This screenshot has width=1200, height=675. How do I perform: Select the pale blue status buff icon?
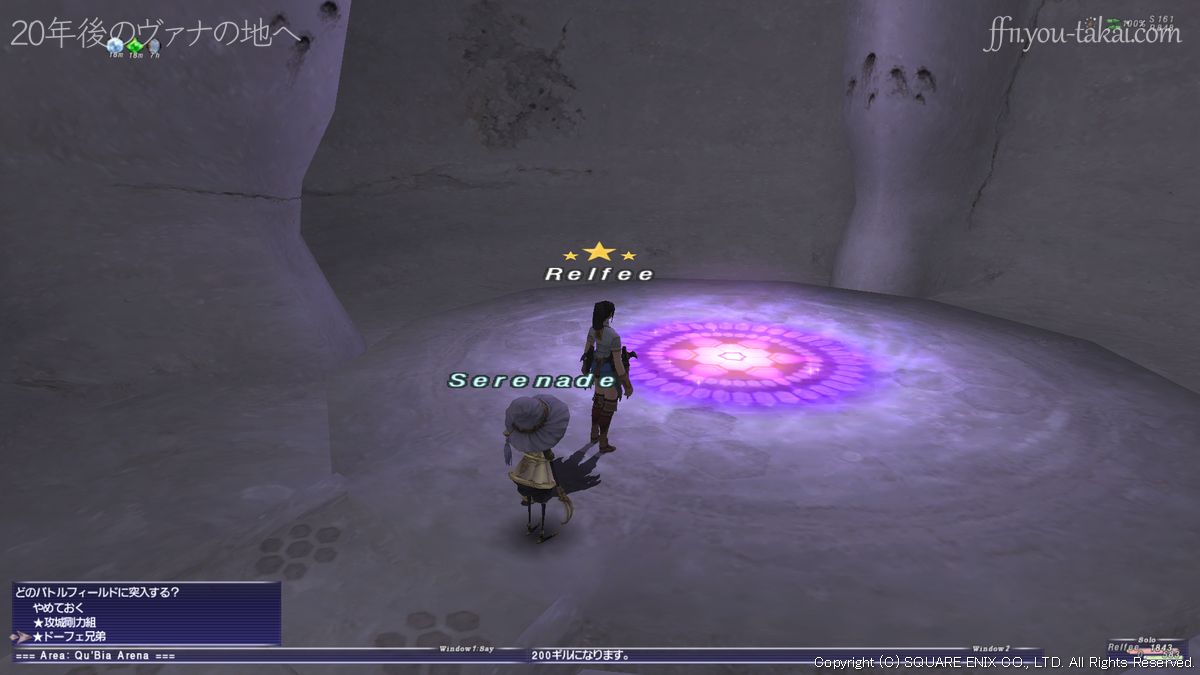(115, 45)
